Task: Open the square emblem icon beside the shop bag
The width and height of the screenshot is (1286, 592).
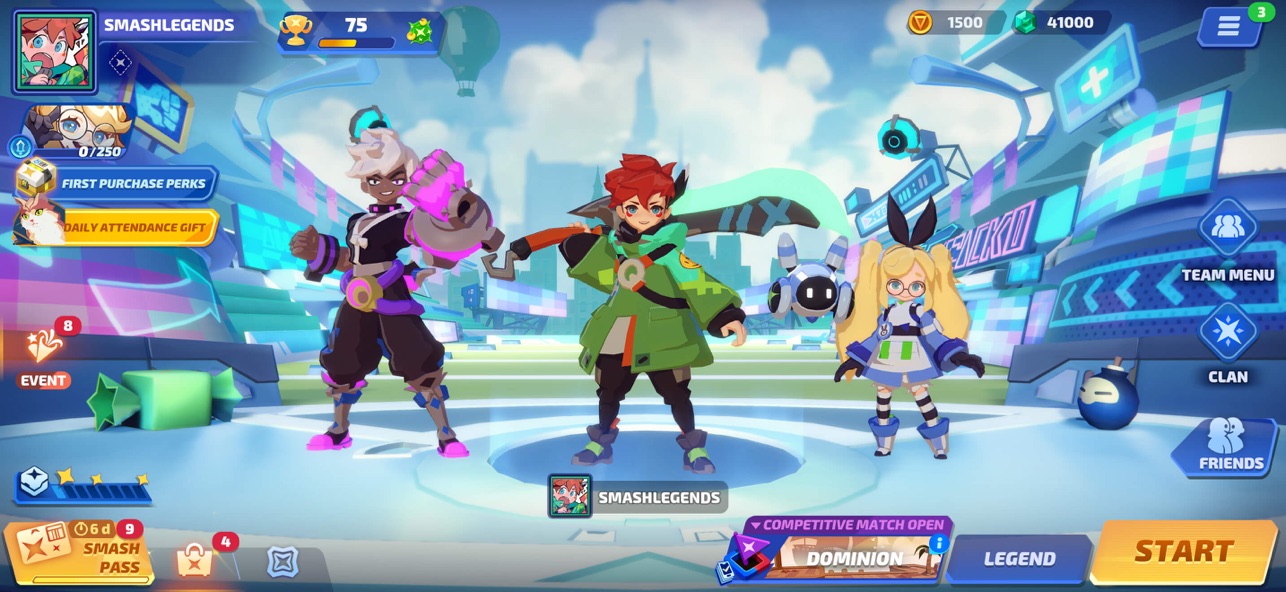Action: (283, 562)
